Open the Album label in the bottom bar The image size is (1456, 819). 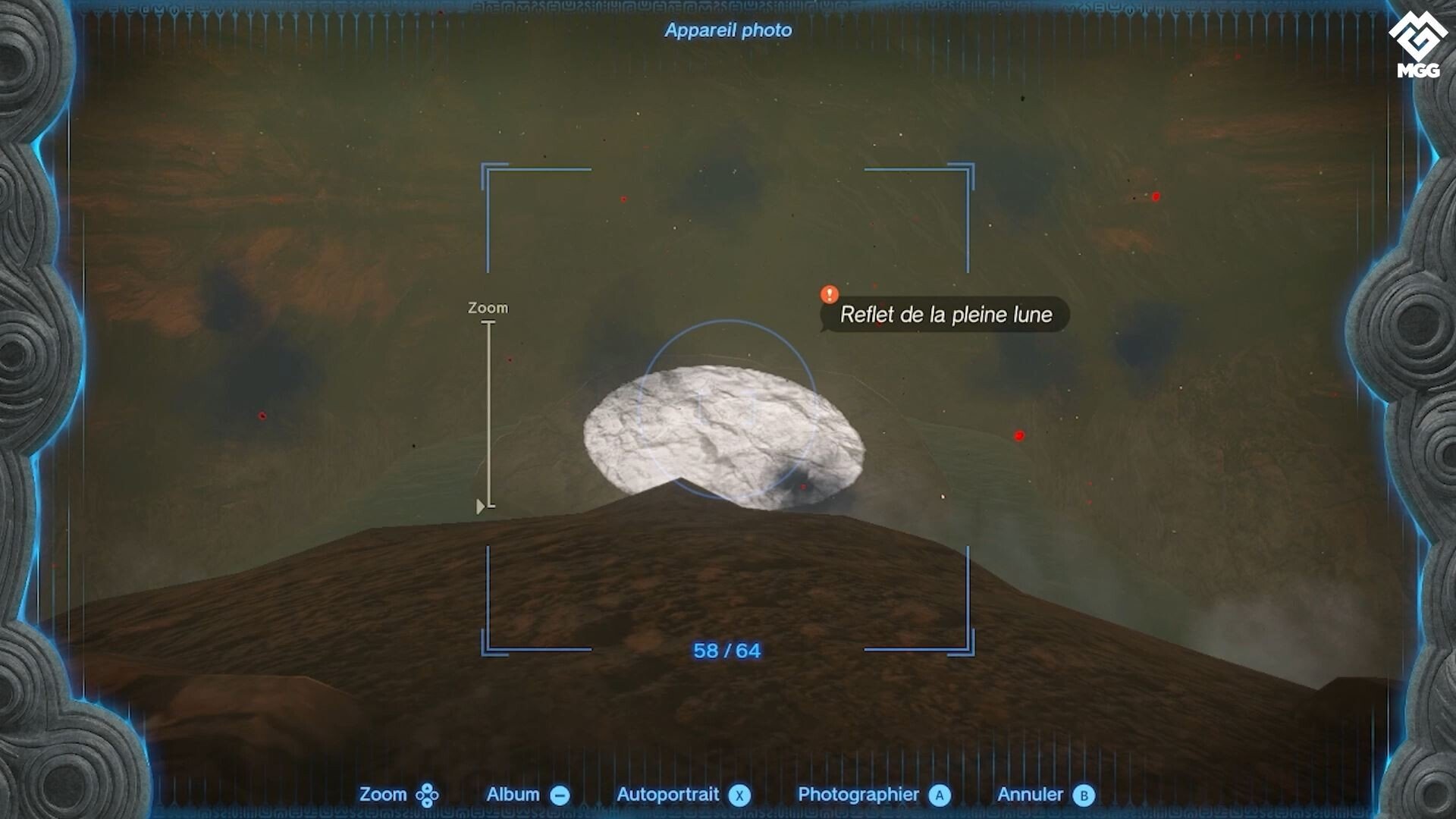(513, 794)
